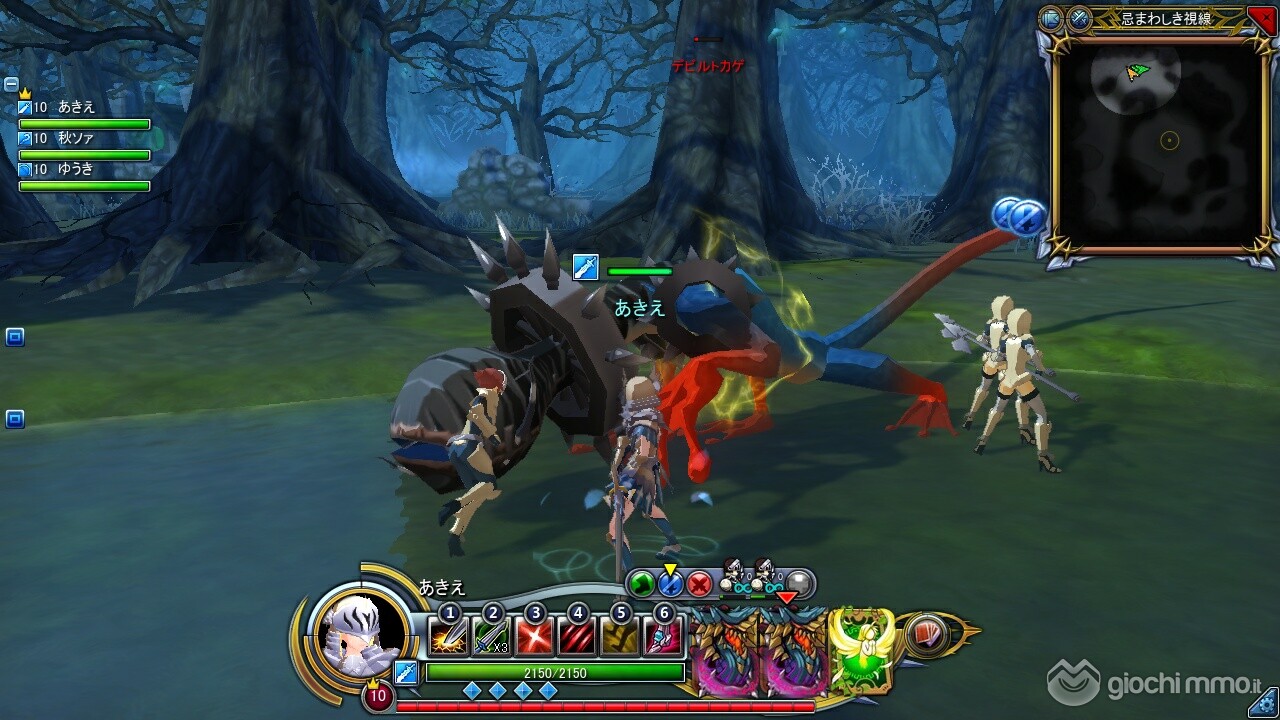Activate skill 1 flaming sword slash

(448, 637)
